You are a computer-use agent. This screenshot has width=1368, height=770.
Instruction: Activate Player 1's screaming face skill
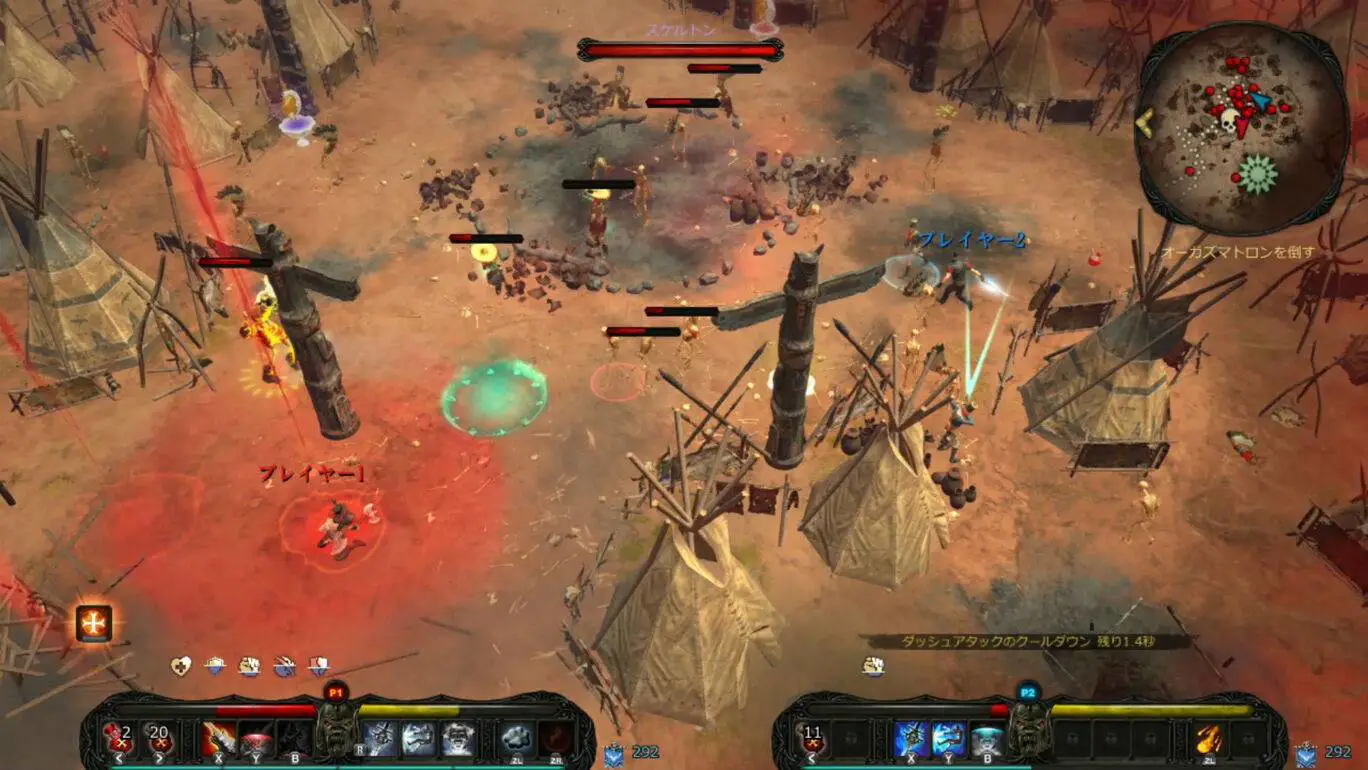pos(459,738)
